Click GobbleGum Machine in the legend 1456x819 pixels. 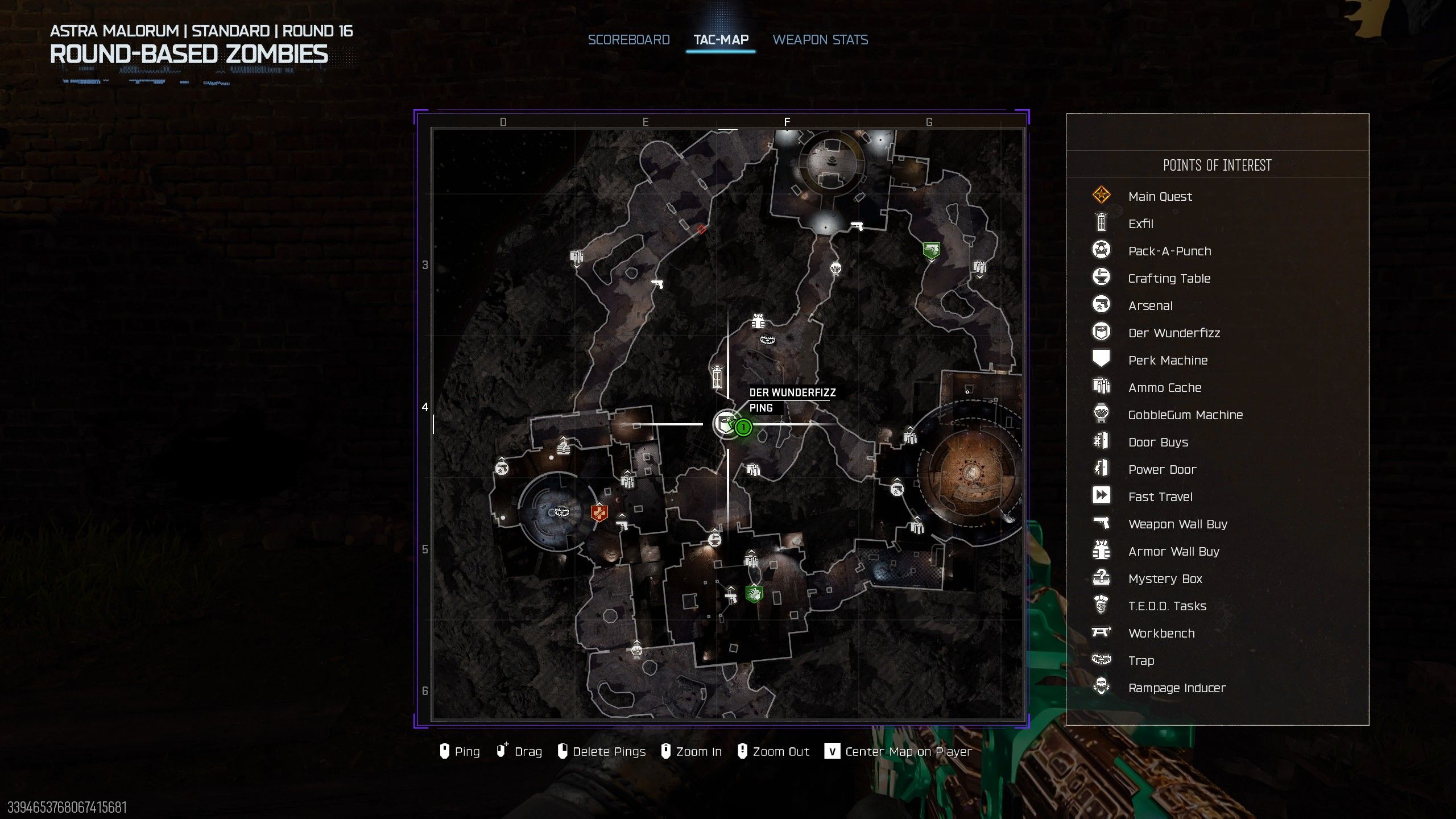(x=1185, y=415)
